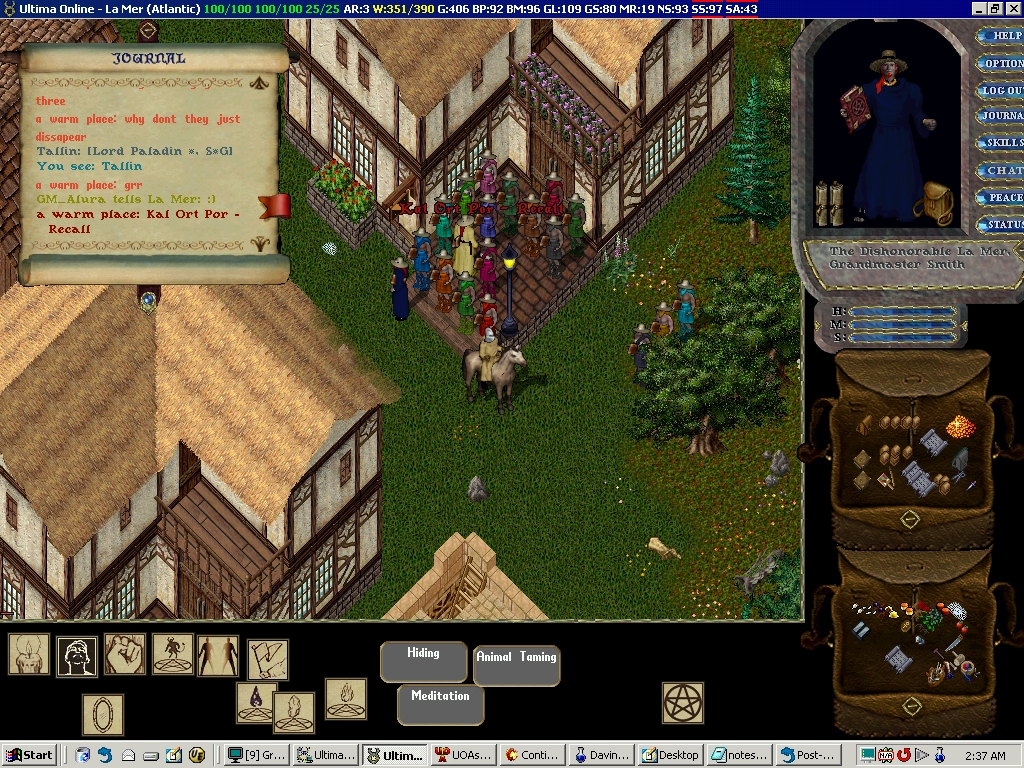
Task: Activate the Animal Taming skill button
Action: (x=516, y=665)
